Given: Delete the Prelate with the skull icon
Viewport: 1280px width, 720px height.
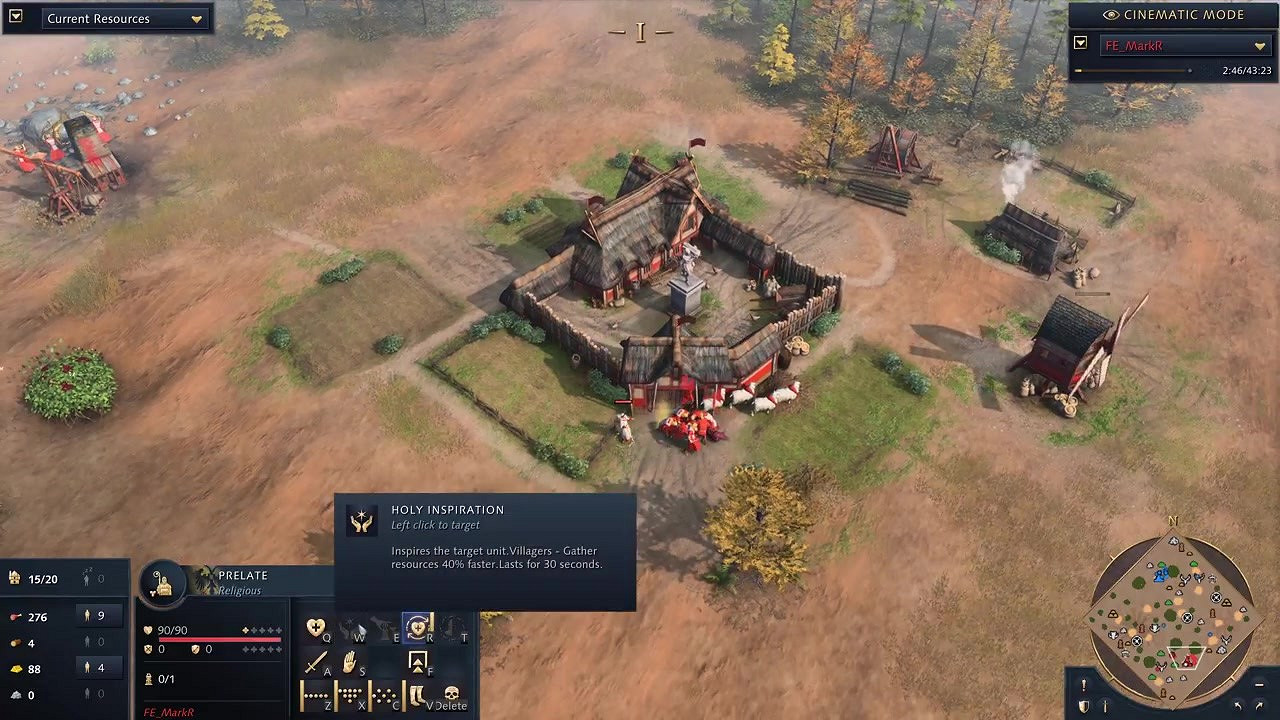Looking at the screenshot, I should pyautogui.click(x=452, y=692).
